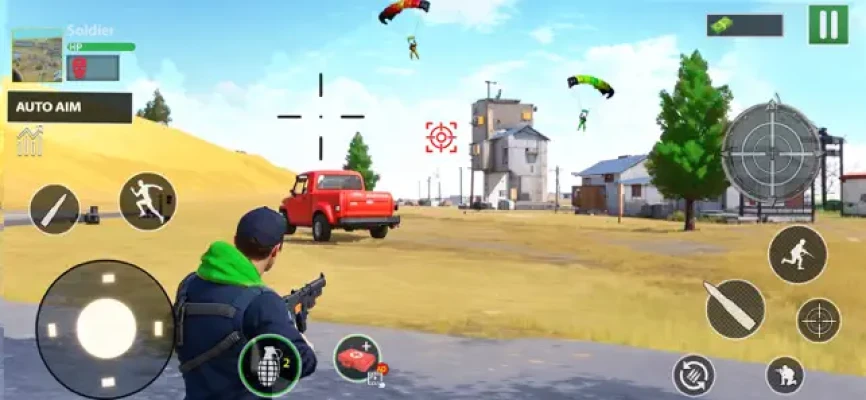
Task: Tap the virtual movement joystick
Action: coord(106,328)
